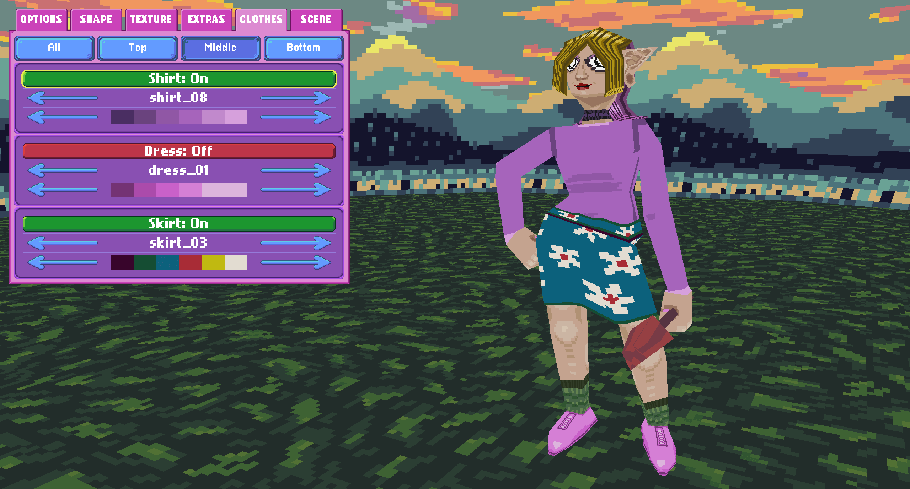Open the Options tab
The width and height of the screenshot is (910, 489).
pos(41,19)
